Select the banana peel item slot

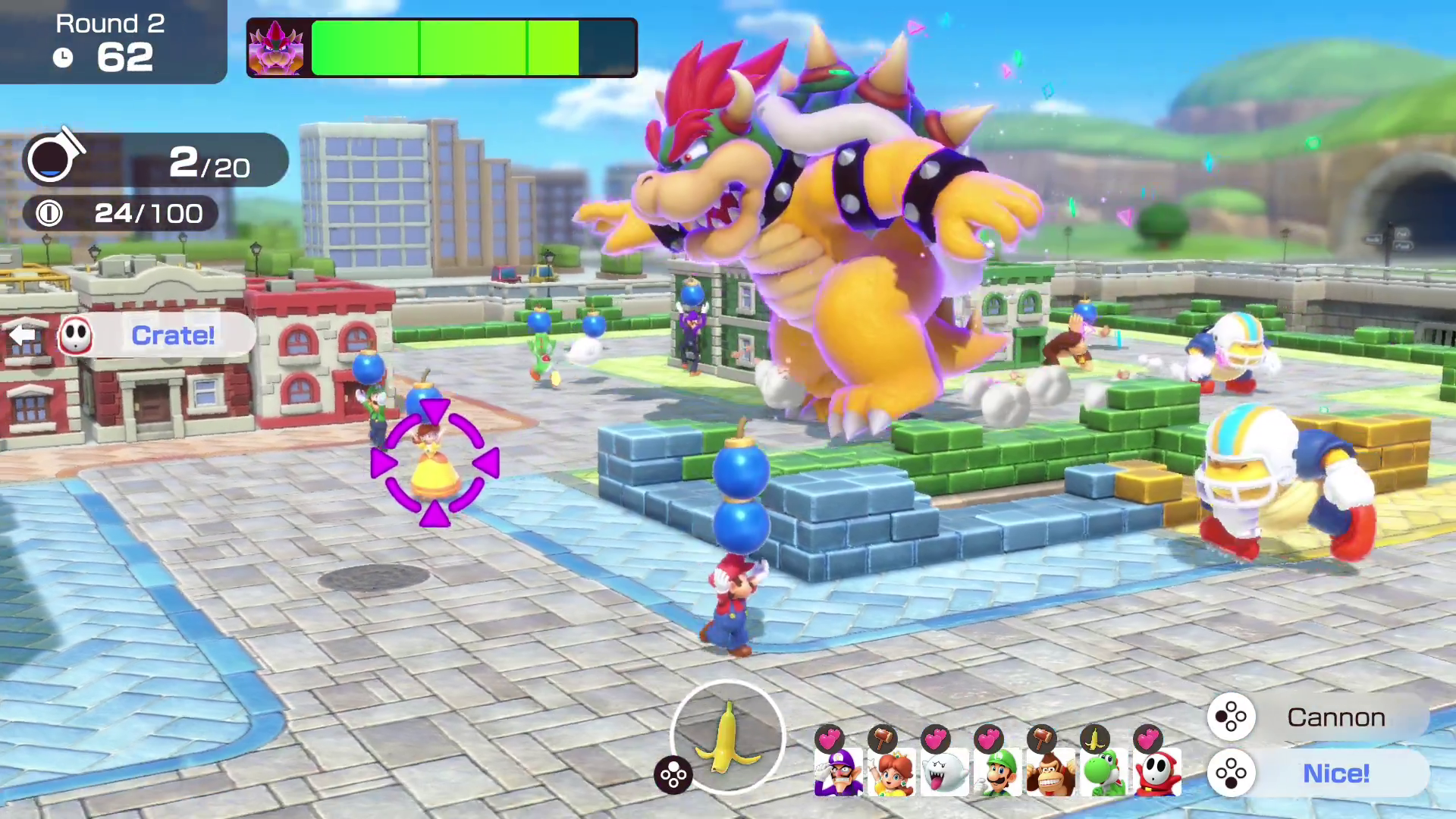(x=727, y=737)
